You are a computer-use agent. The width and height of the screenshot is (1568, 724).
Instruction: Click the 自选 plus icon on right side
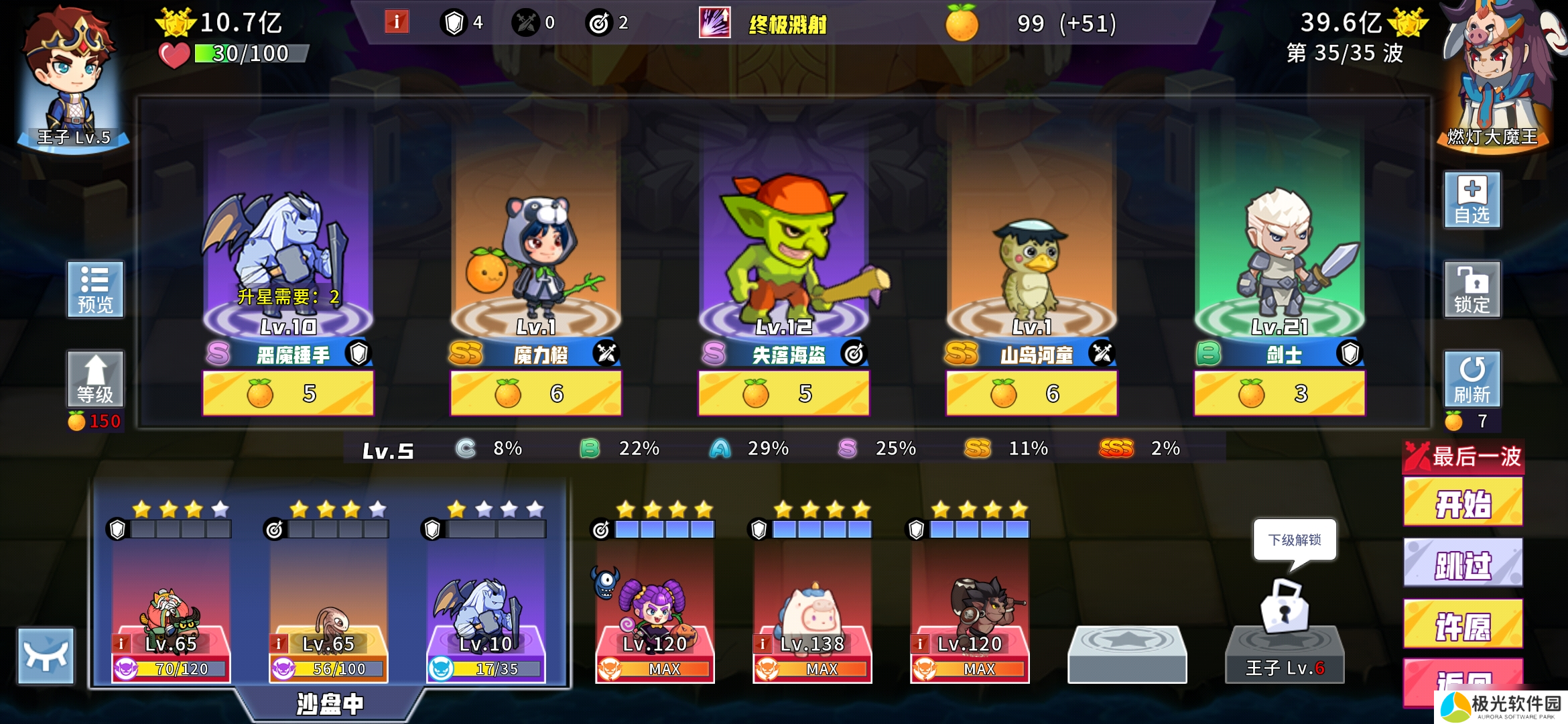pos(1473,198)
